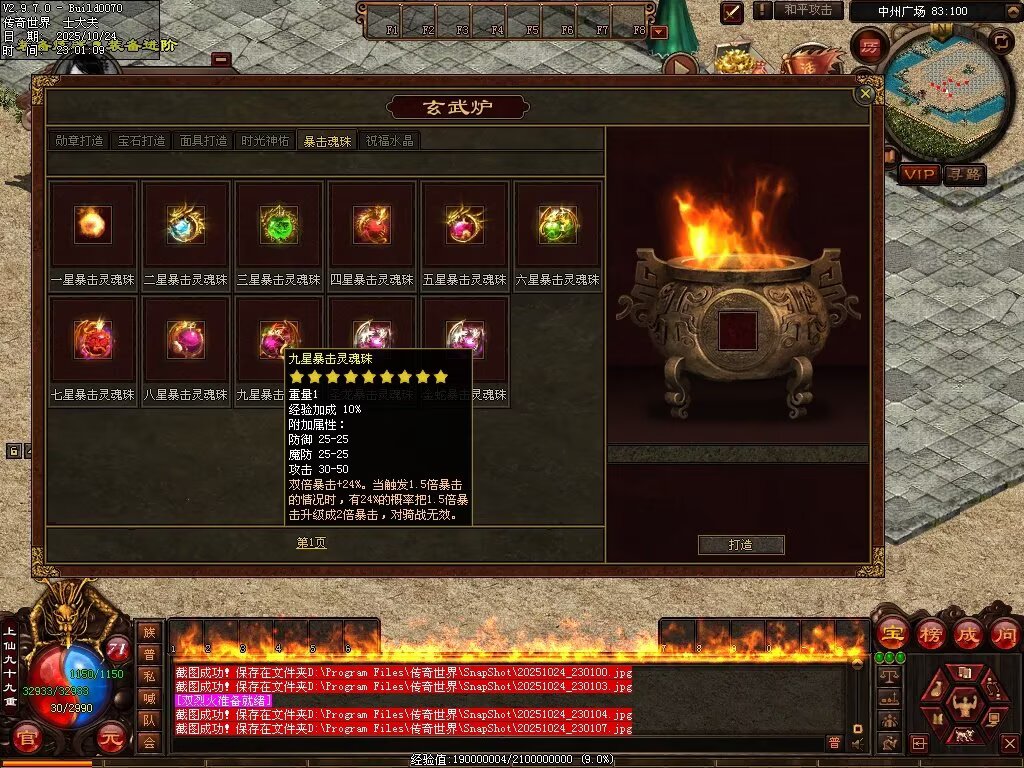Click the 打造 forge button

[x=741, y=545]
